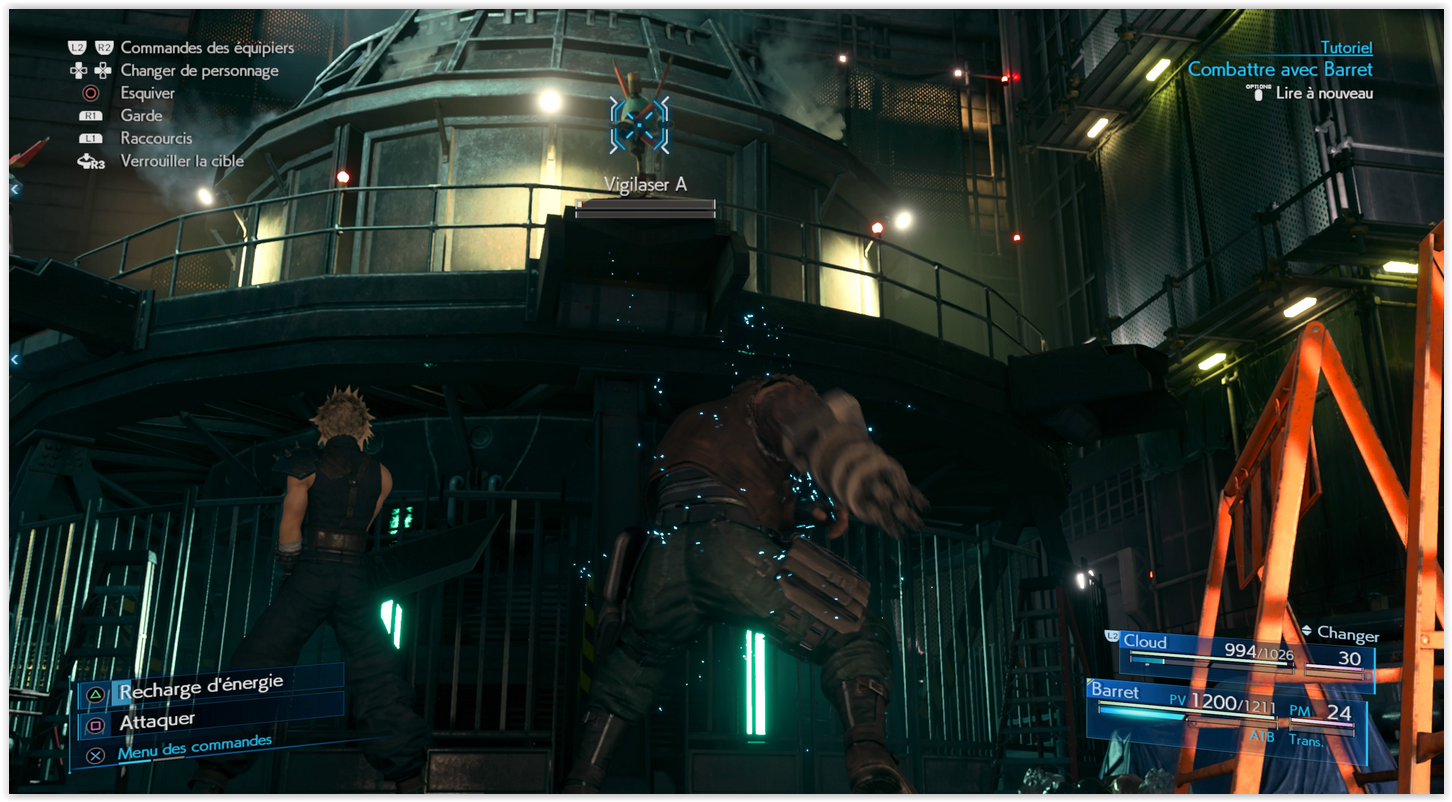The image size is (1452, 802).
Task: Choose the "Attaquer" command
Action: tap(157, 721)
